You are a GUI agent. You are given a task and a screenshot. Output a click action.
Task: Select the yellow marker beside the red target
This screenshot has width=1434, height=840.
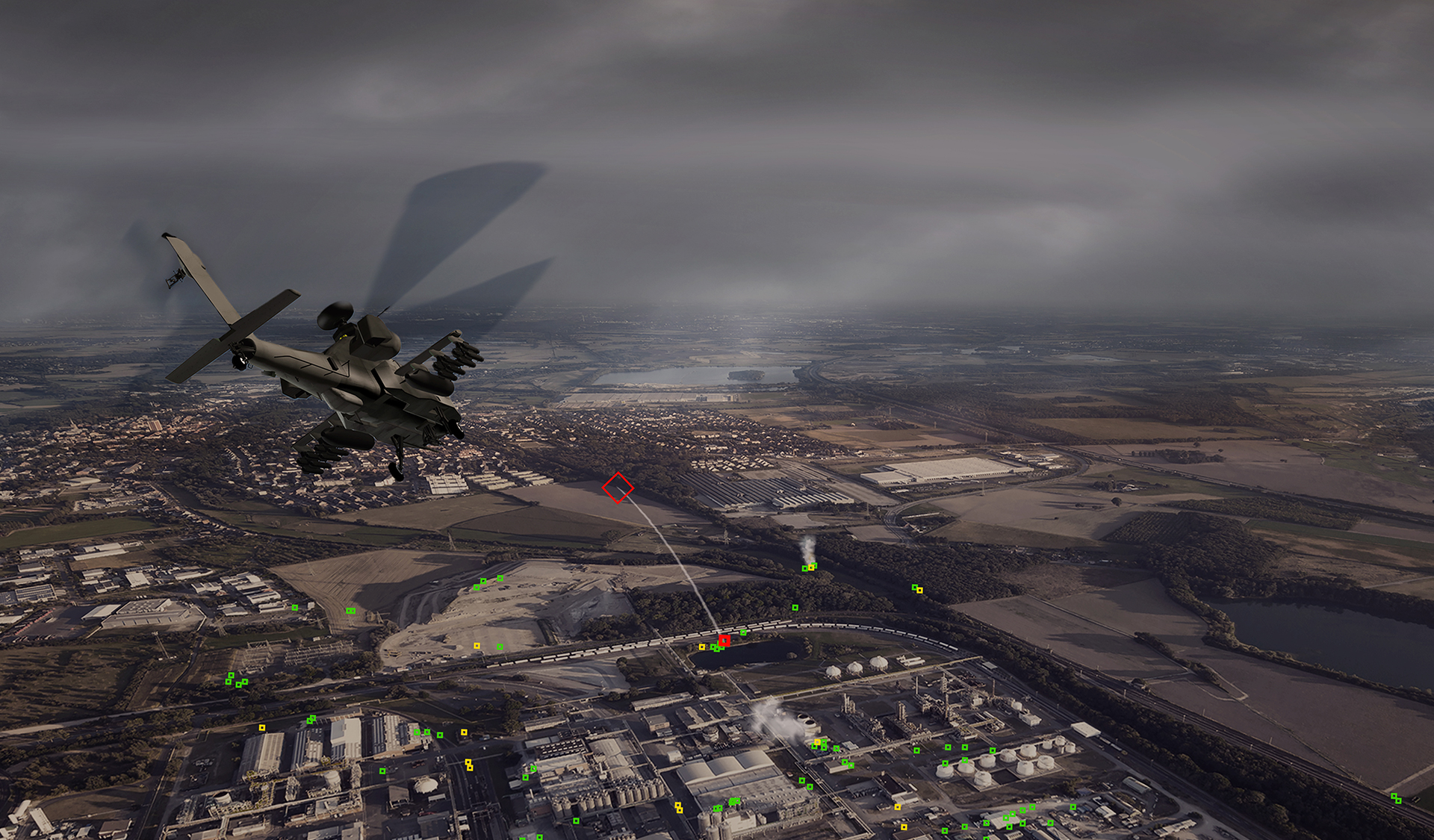coord(702,647)
